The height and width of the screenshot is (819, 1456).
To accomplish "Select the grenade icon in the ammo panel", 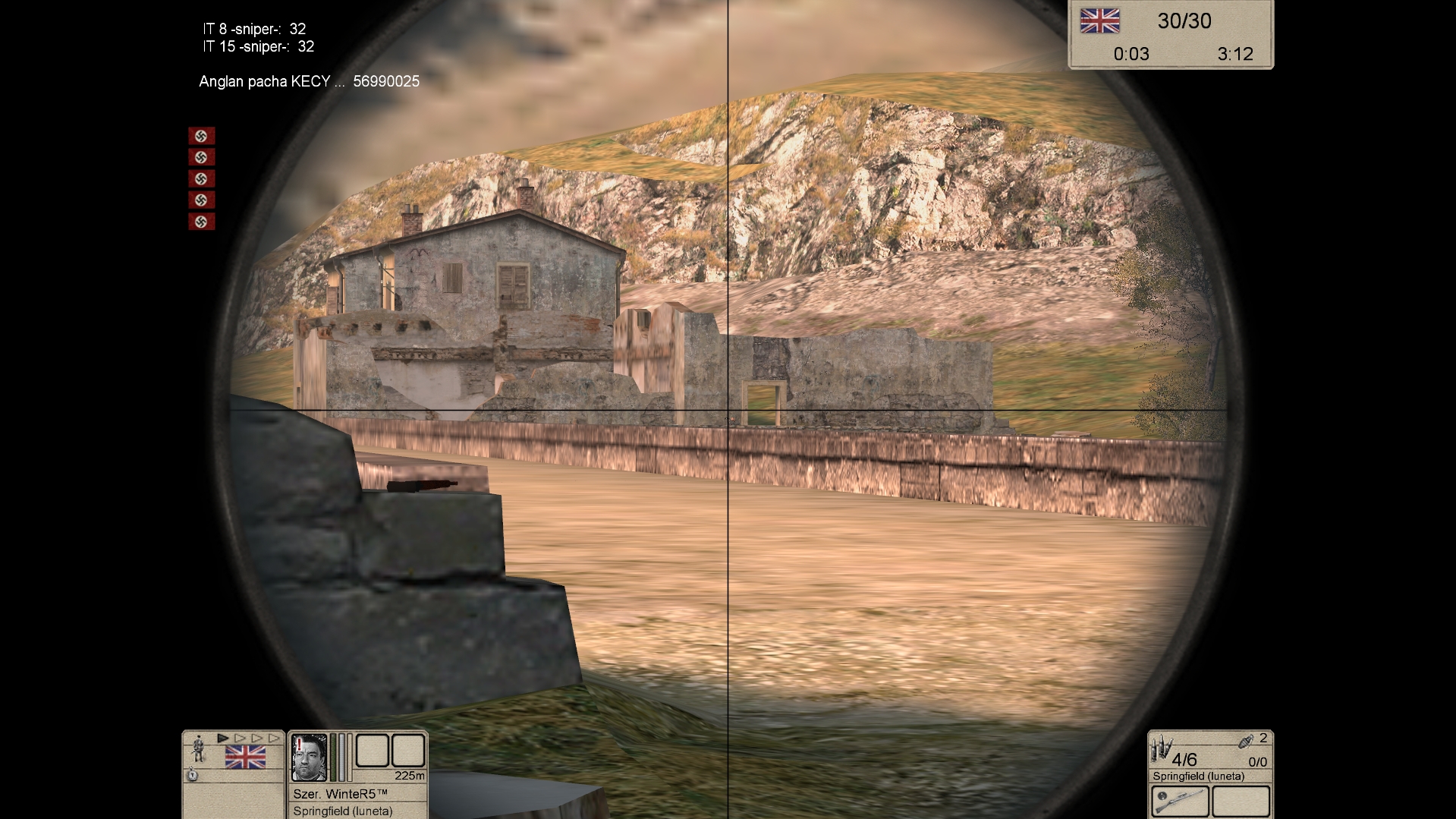I will pos(1246,741).
